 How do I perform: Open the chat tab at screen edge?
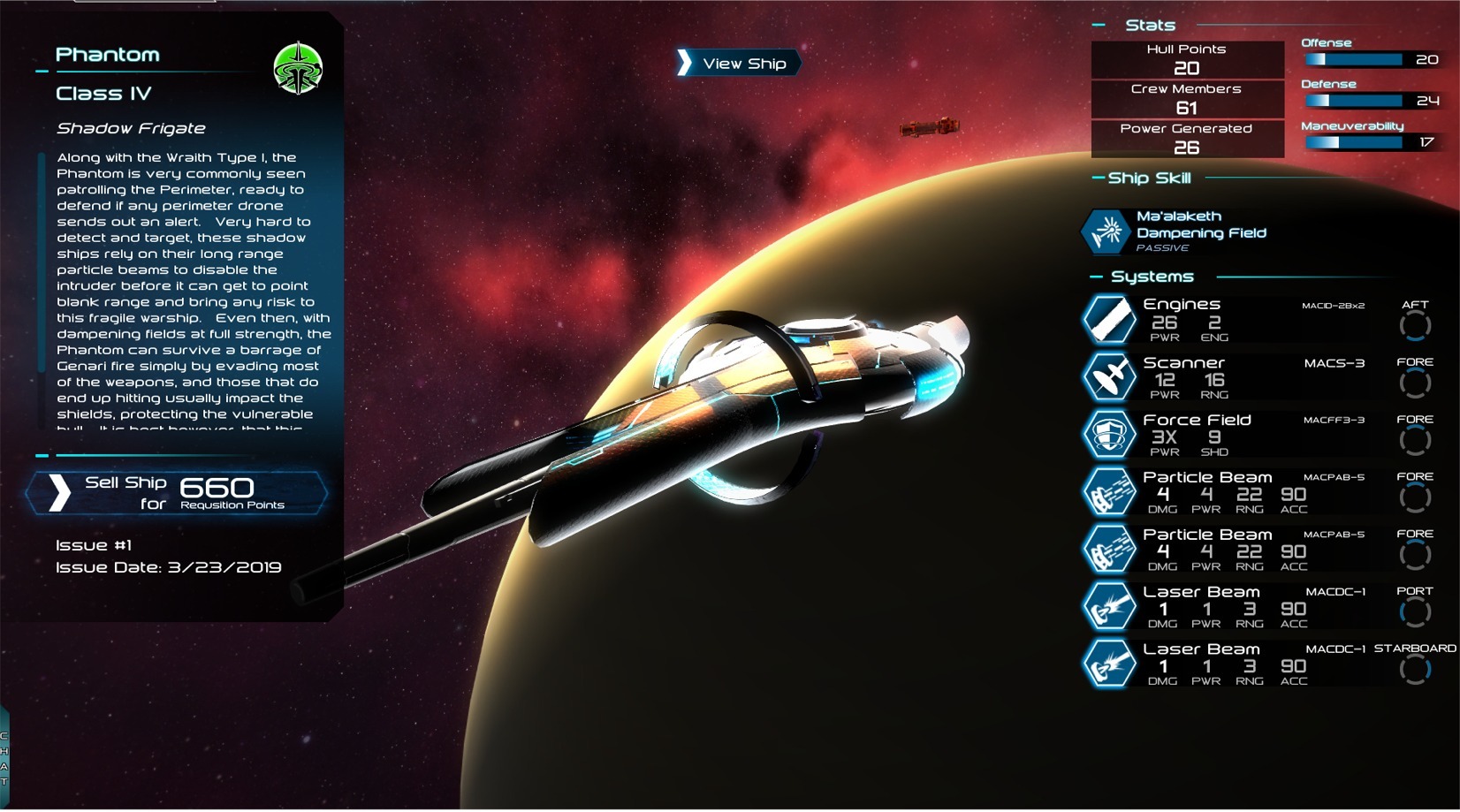[4, 758]
